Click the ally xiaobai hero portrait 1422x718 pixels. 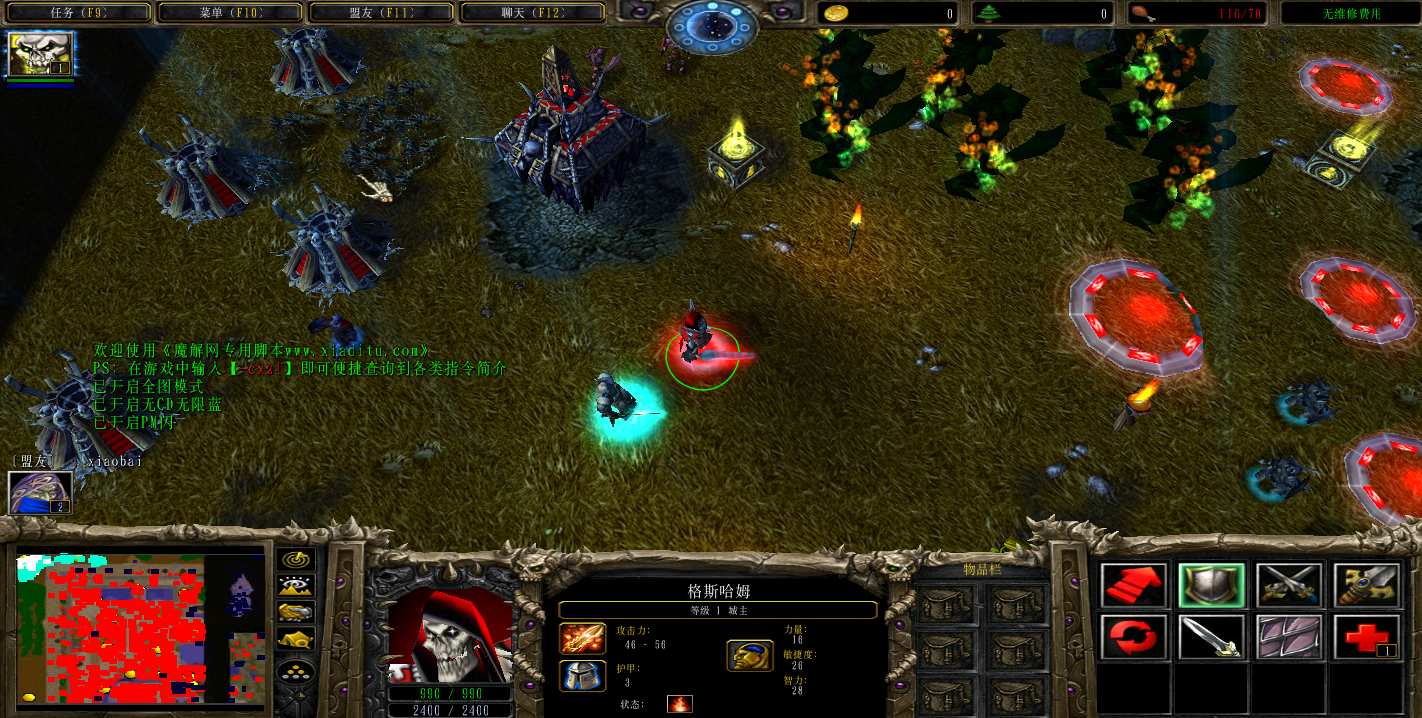(40, 492)
